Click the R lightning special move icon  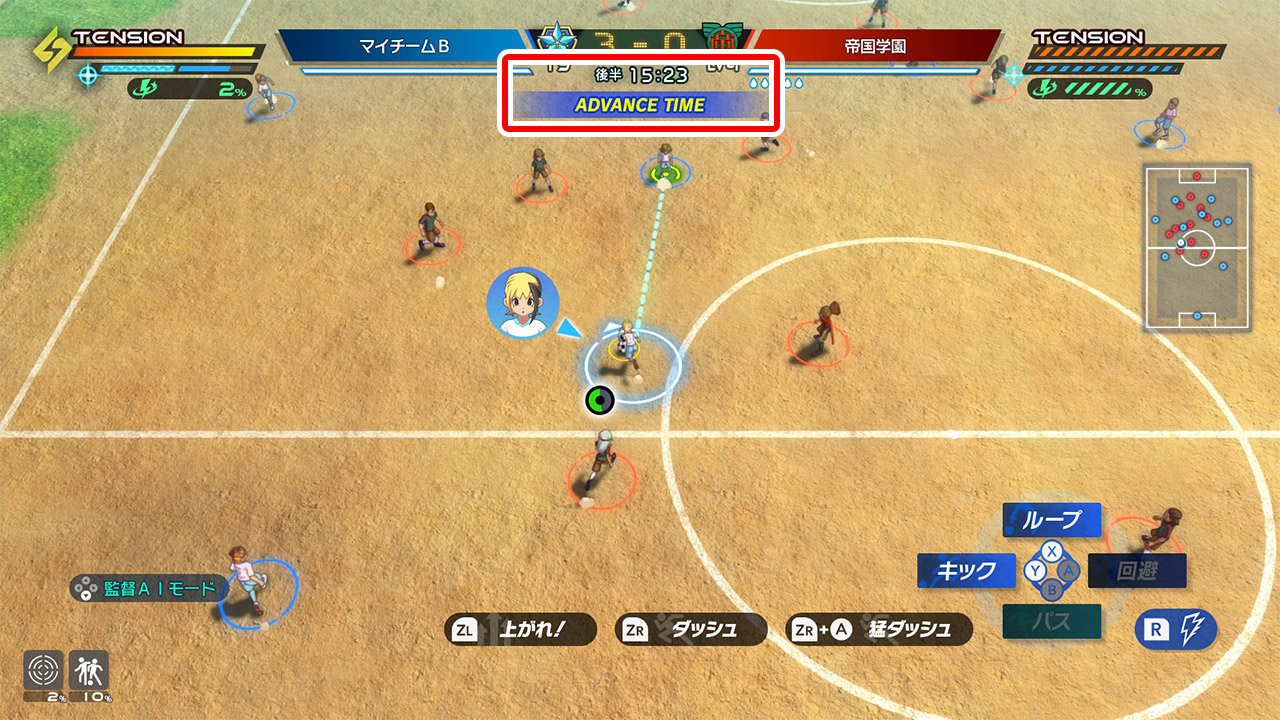1176,629
